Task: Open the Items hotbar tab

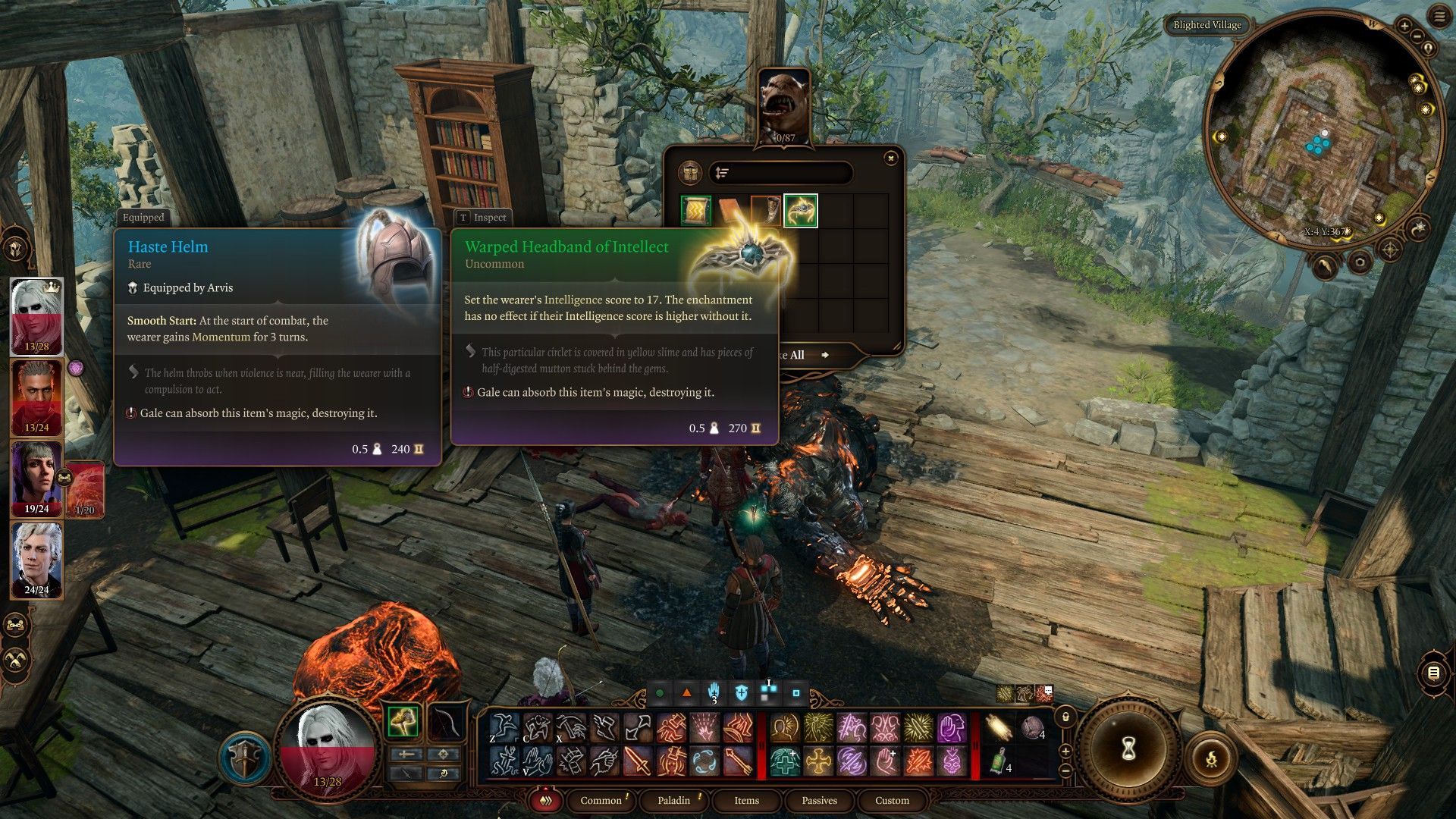Action: pyautogui.click(x=746, y=800)
